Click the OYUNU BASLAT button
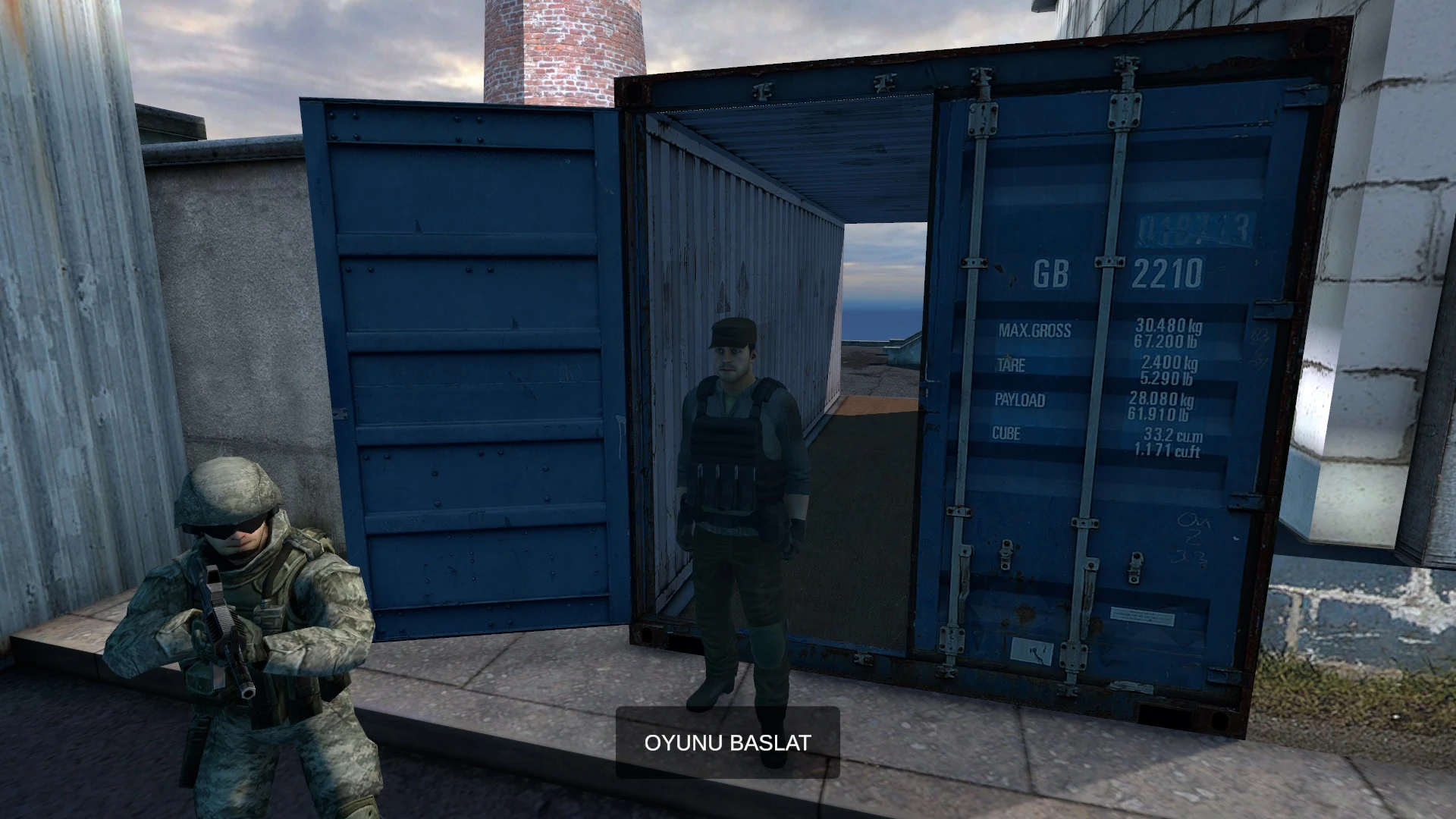This screenshot has height=819, width=1456. 727,742
